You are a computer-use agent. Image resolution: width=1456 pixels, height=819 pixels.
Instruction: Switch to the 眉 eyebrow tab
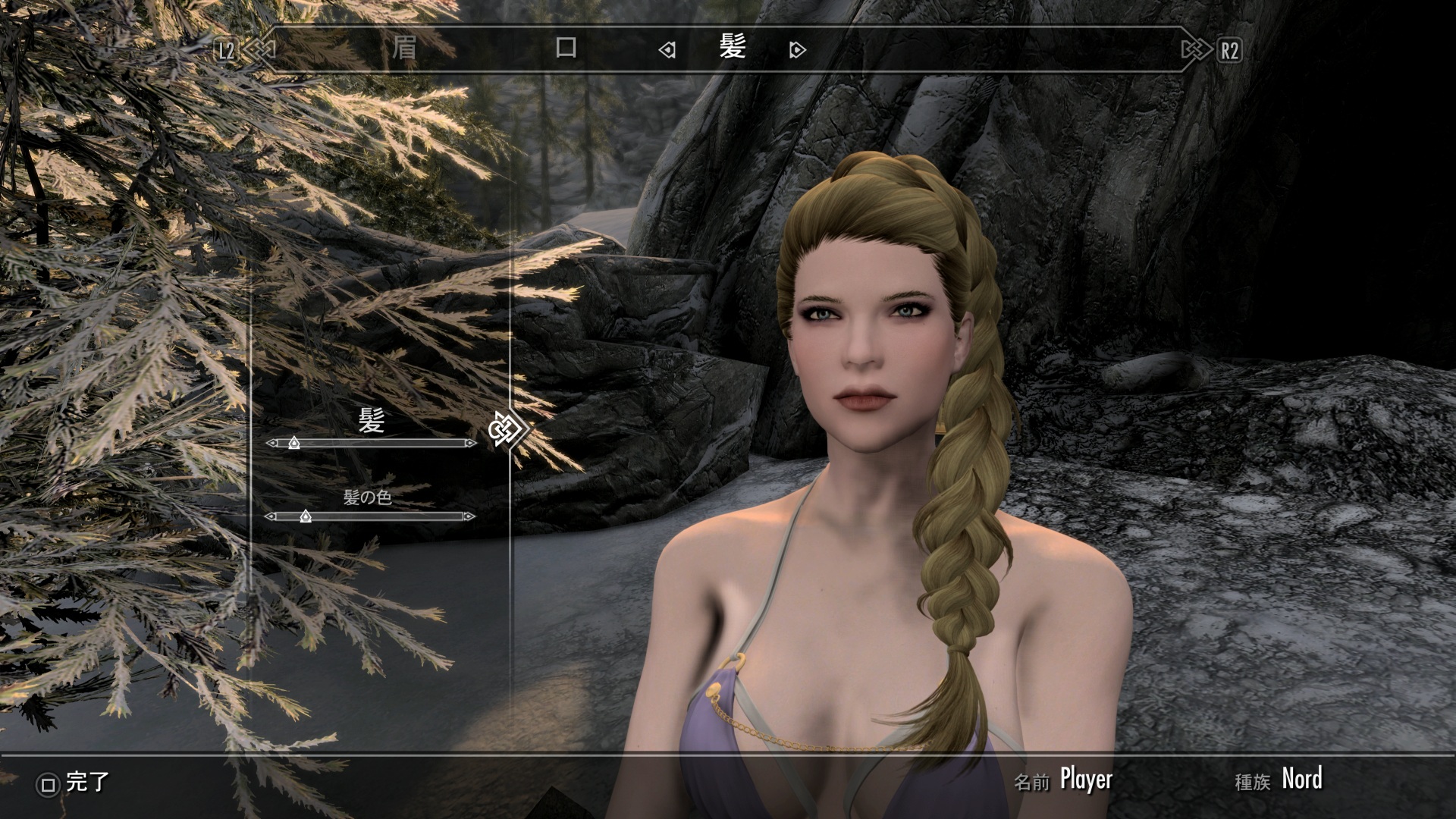[x=403, y=49]
